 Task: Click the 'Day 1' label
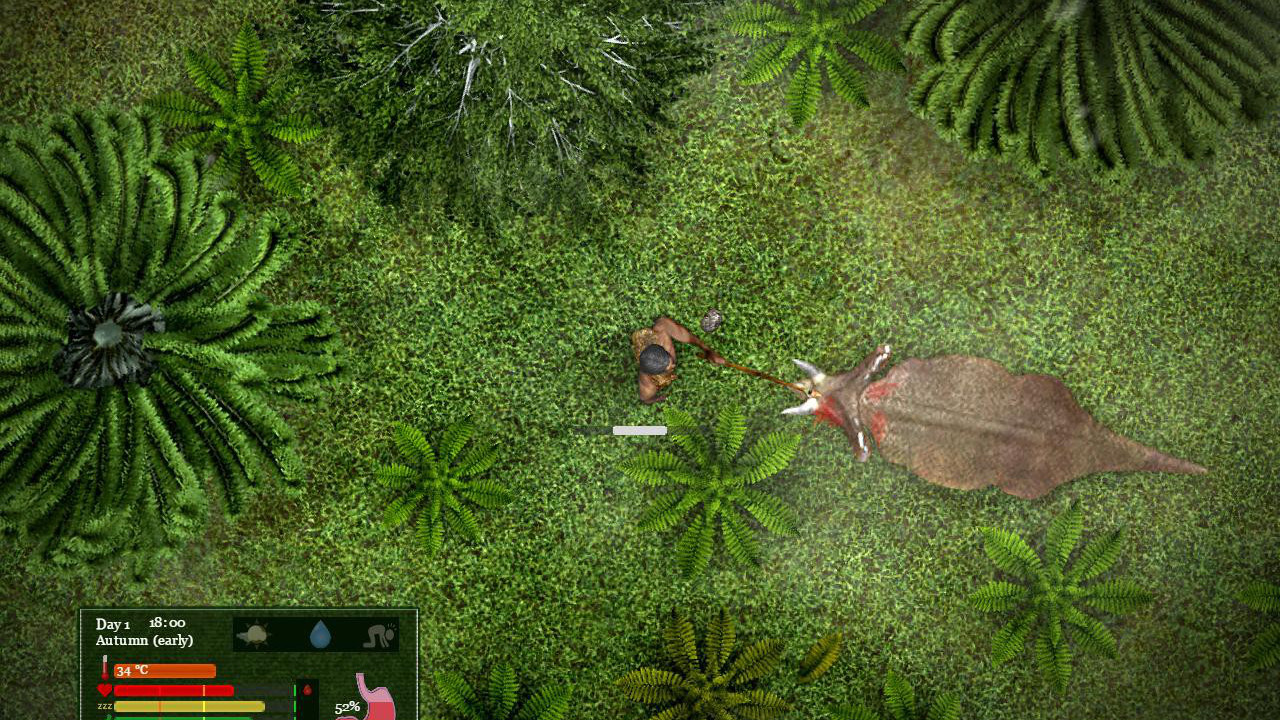pos(112,623)
